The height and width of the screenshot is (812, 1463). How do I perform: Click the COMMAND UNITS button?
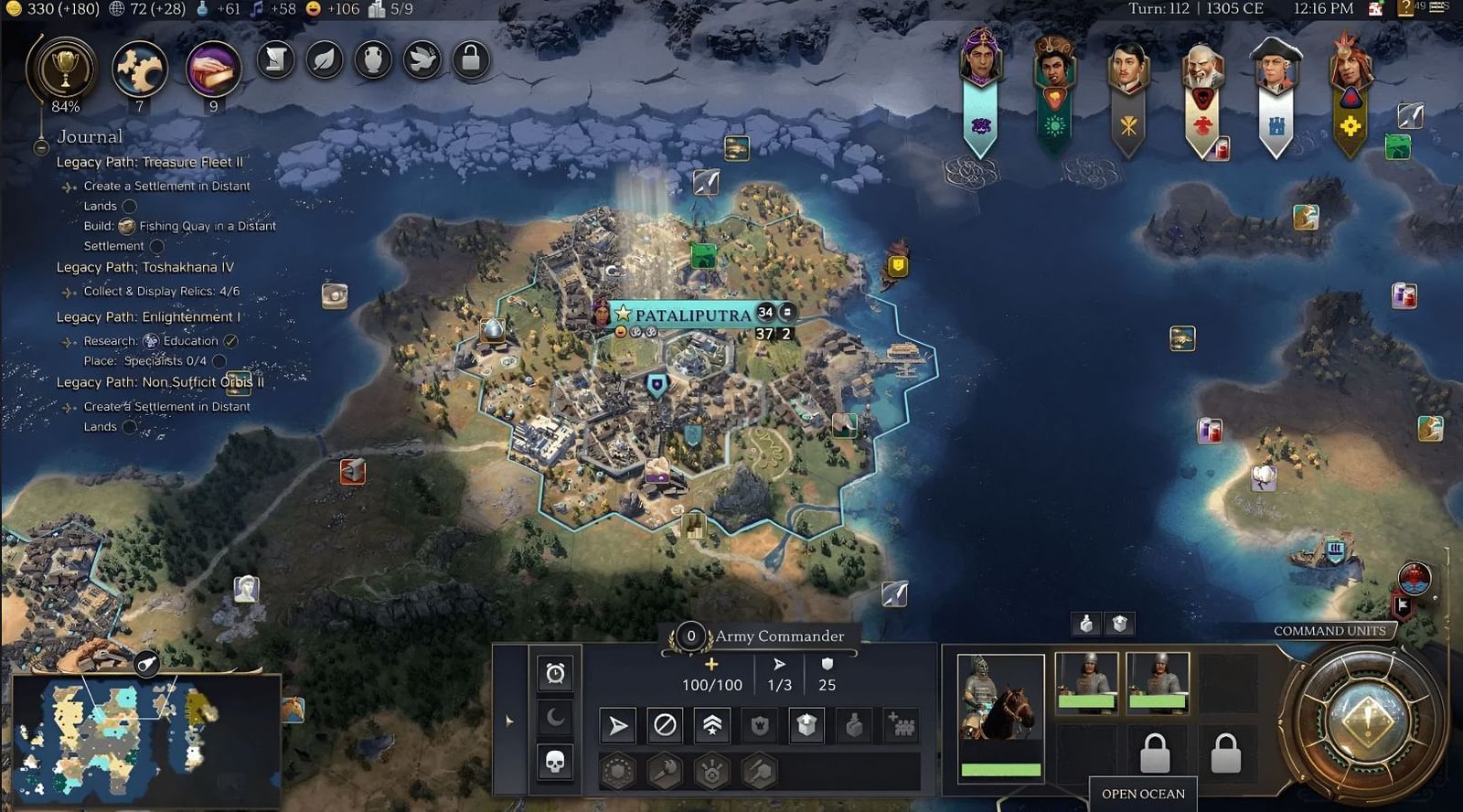[x=1329, y=631]
